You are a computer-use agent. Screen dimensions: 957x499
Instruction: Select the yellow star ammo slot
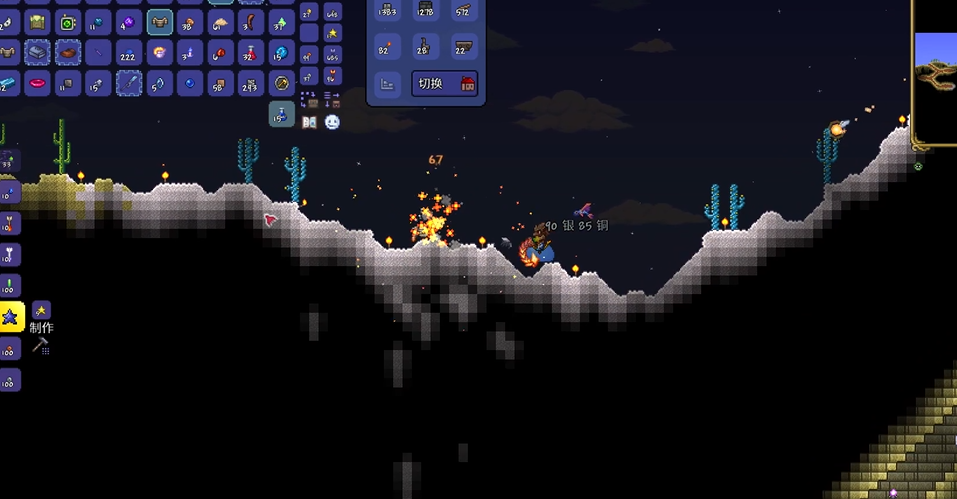point(333,34)
